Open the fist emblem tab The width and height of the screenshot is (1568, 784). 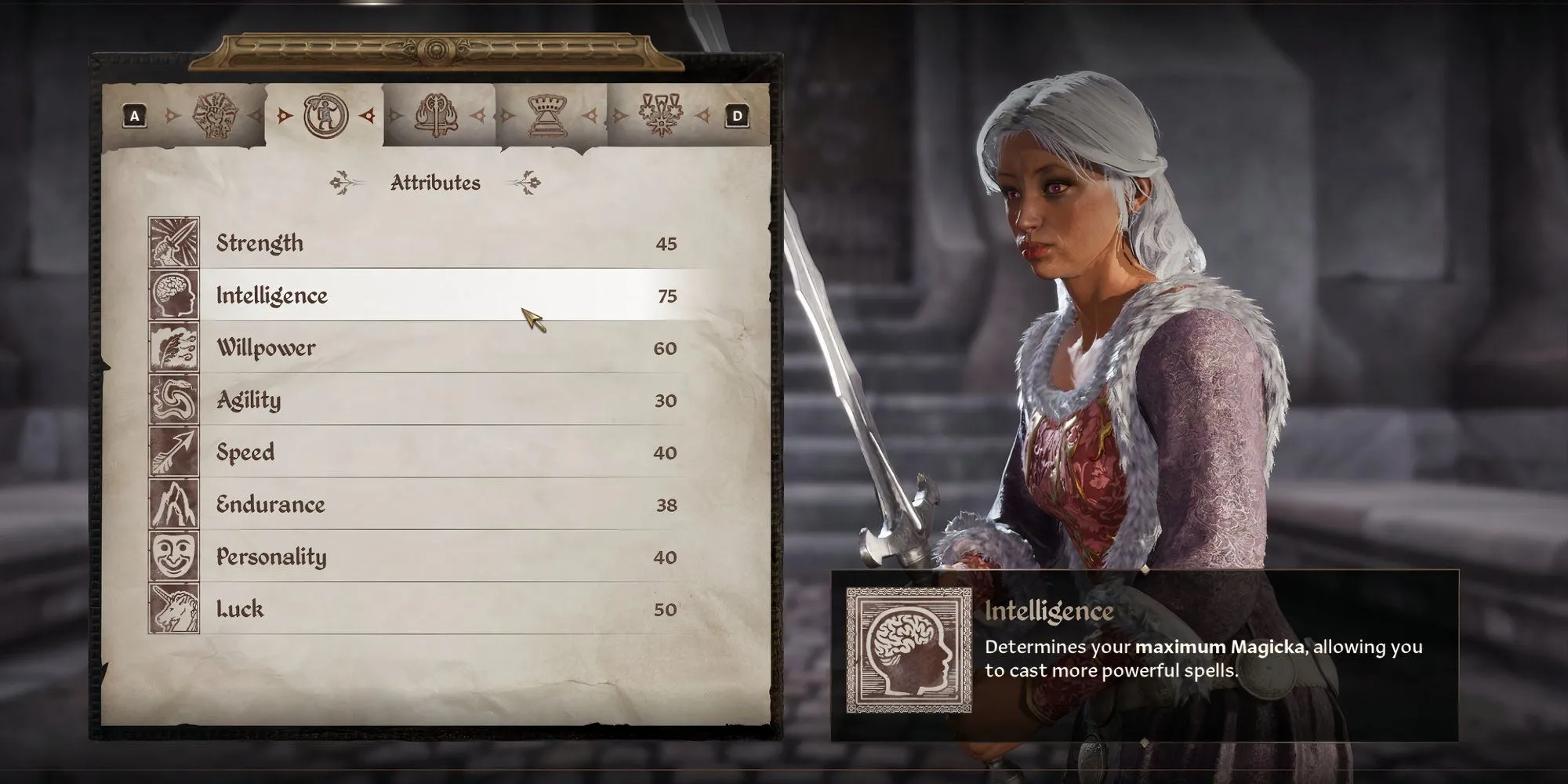(214, 116)
